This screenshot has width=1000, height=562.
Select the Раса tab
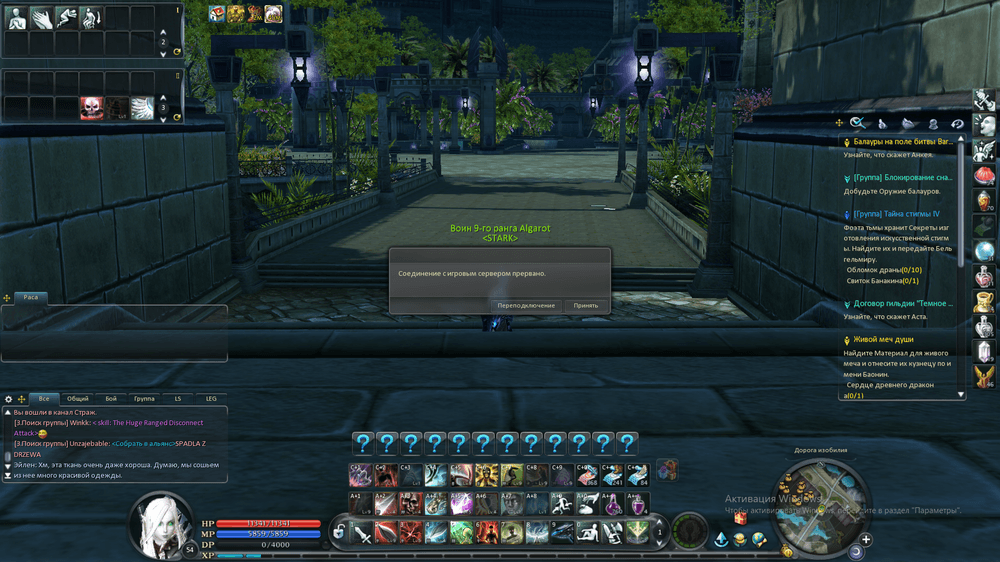pyautogui.click(x=30, y=297)
